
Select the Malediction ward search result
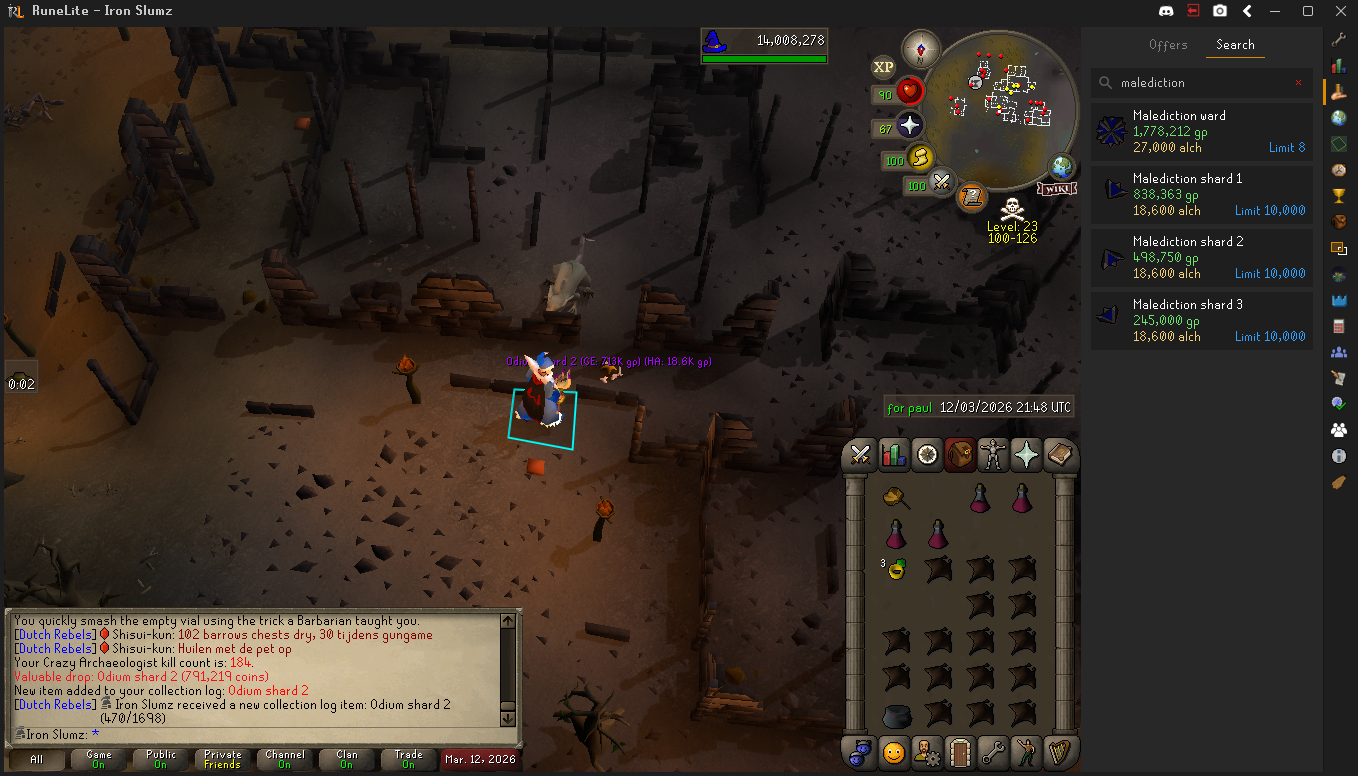tap(1201, 131)
